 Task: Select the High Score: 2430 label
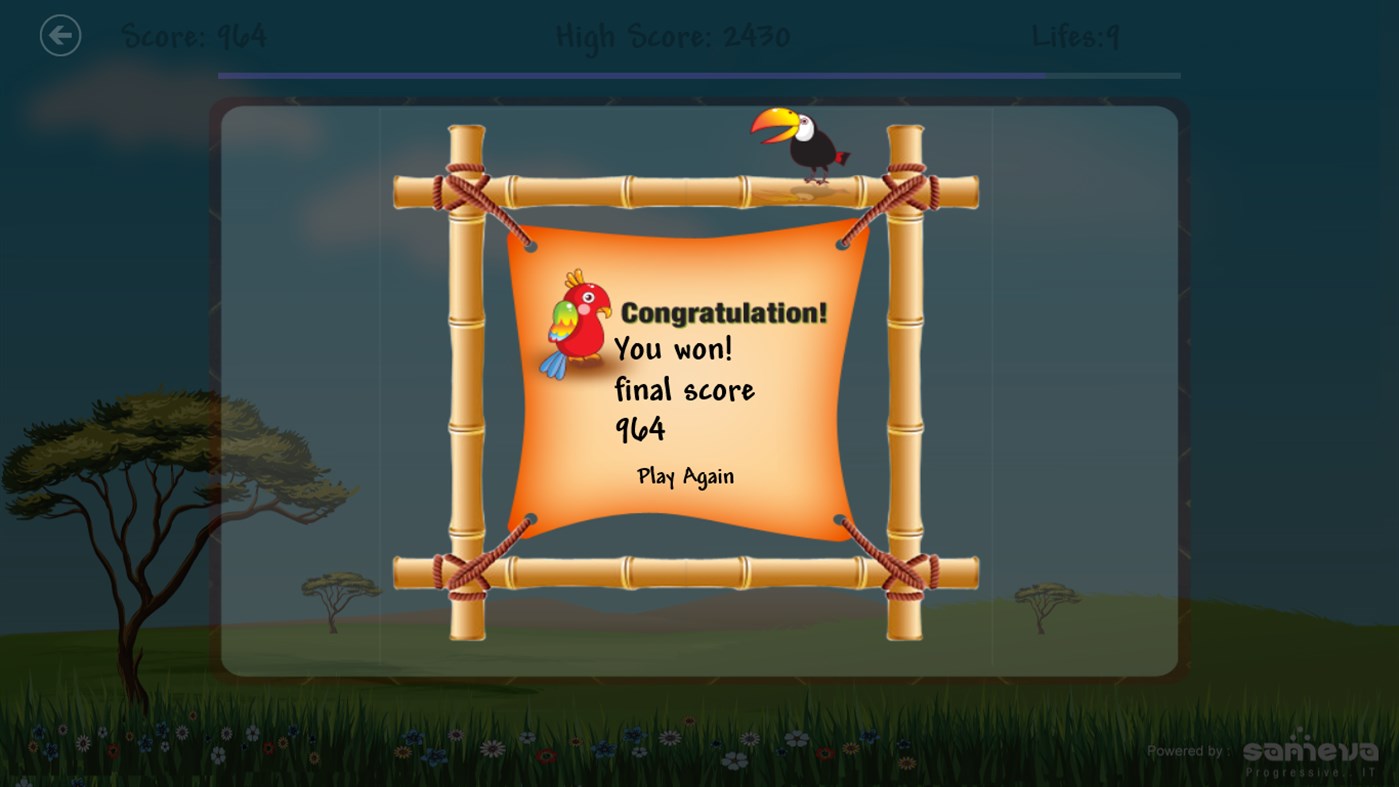coord(672,35)
